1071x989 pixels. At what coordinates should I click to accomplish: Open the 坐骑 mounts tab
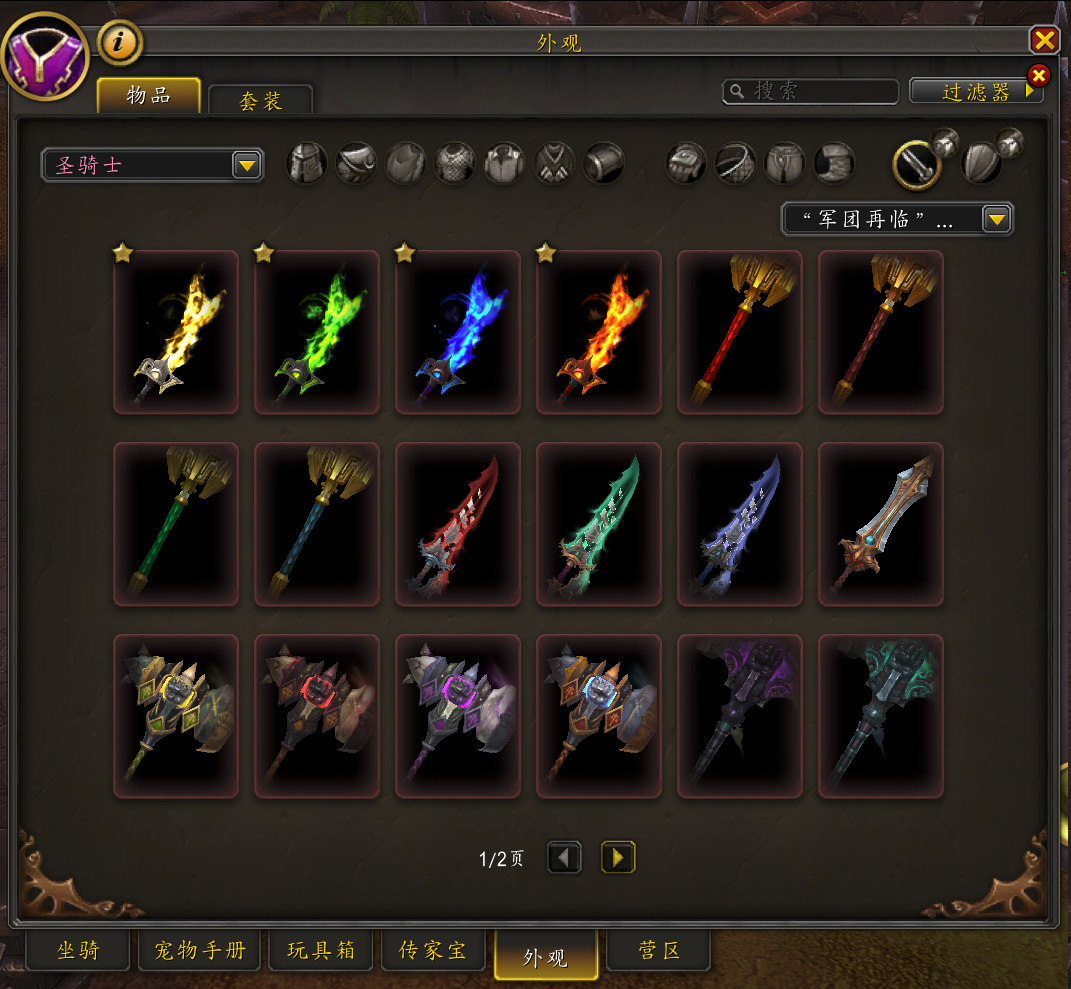78,950
